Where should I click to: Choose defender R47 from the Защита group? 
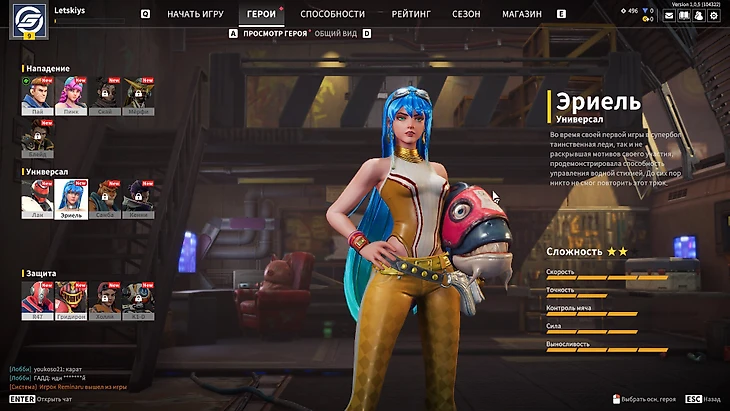click(36, 298)
